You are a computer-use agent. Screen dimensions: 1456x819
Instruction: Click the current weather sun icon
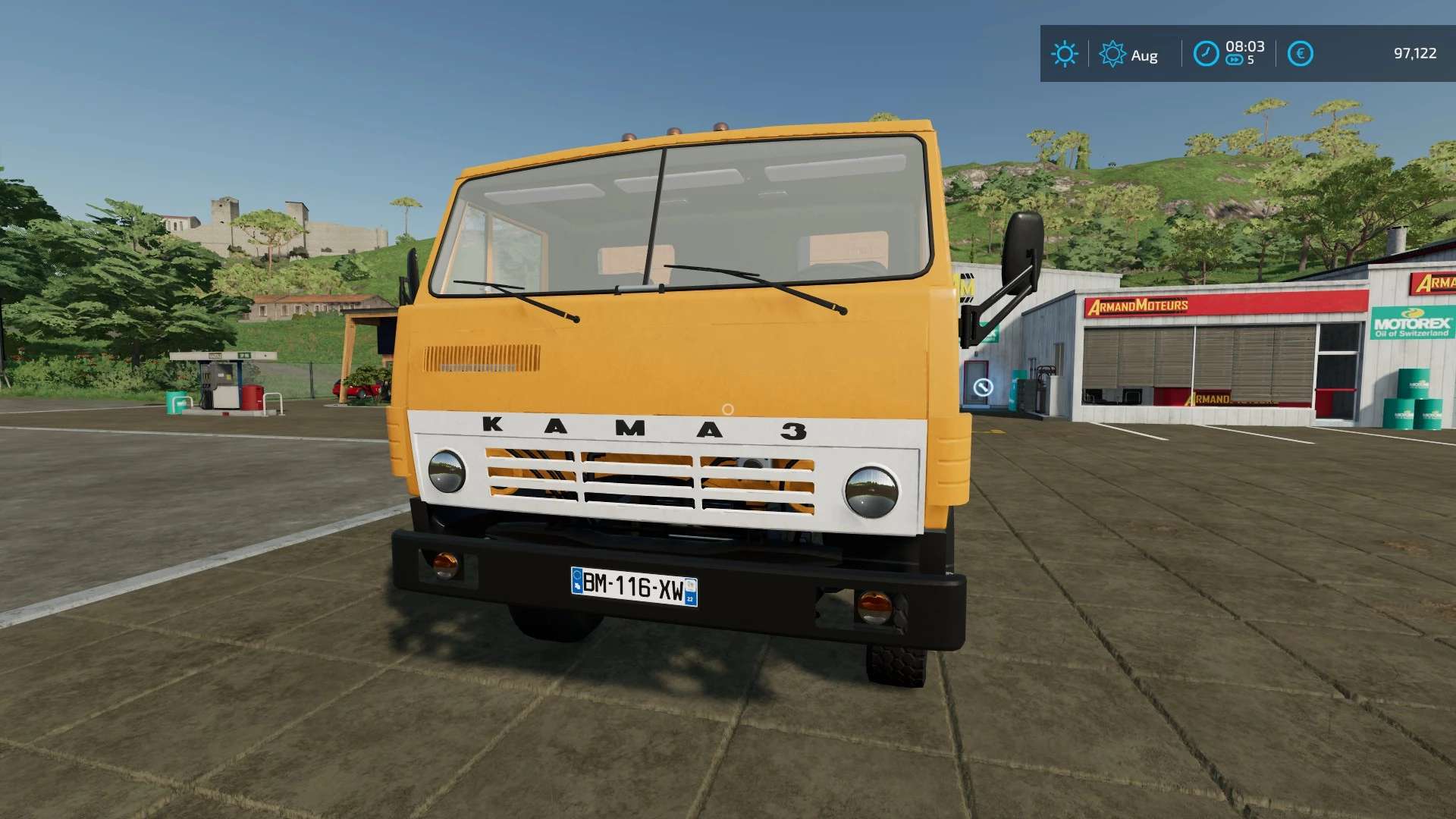click(1065, 55)
